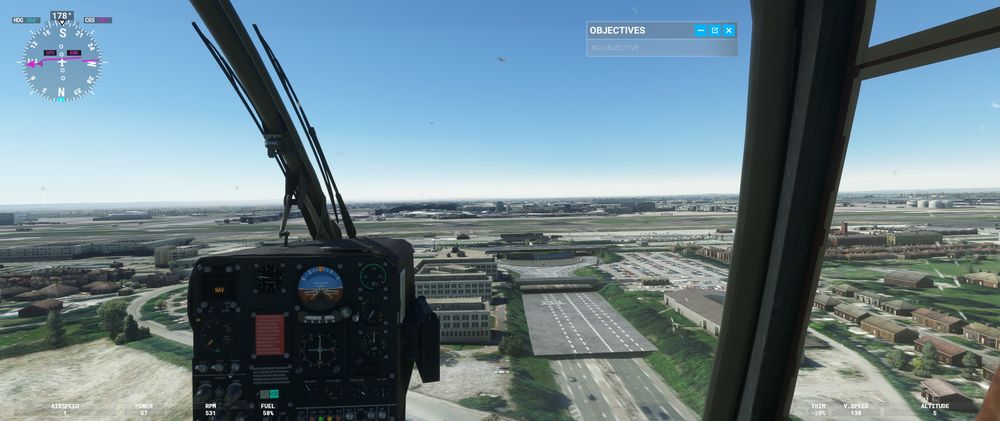This screenshot has width=1000, height=421.
Task: Click the compass heading indicator HUD
Action: 62,60
